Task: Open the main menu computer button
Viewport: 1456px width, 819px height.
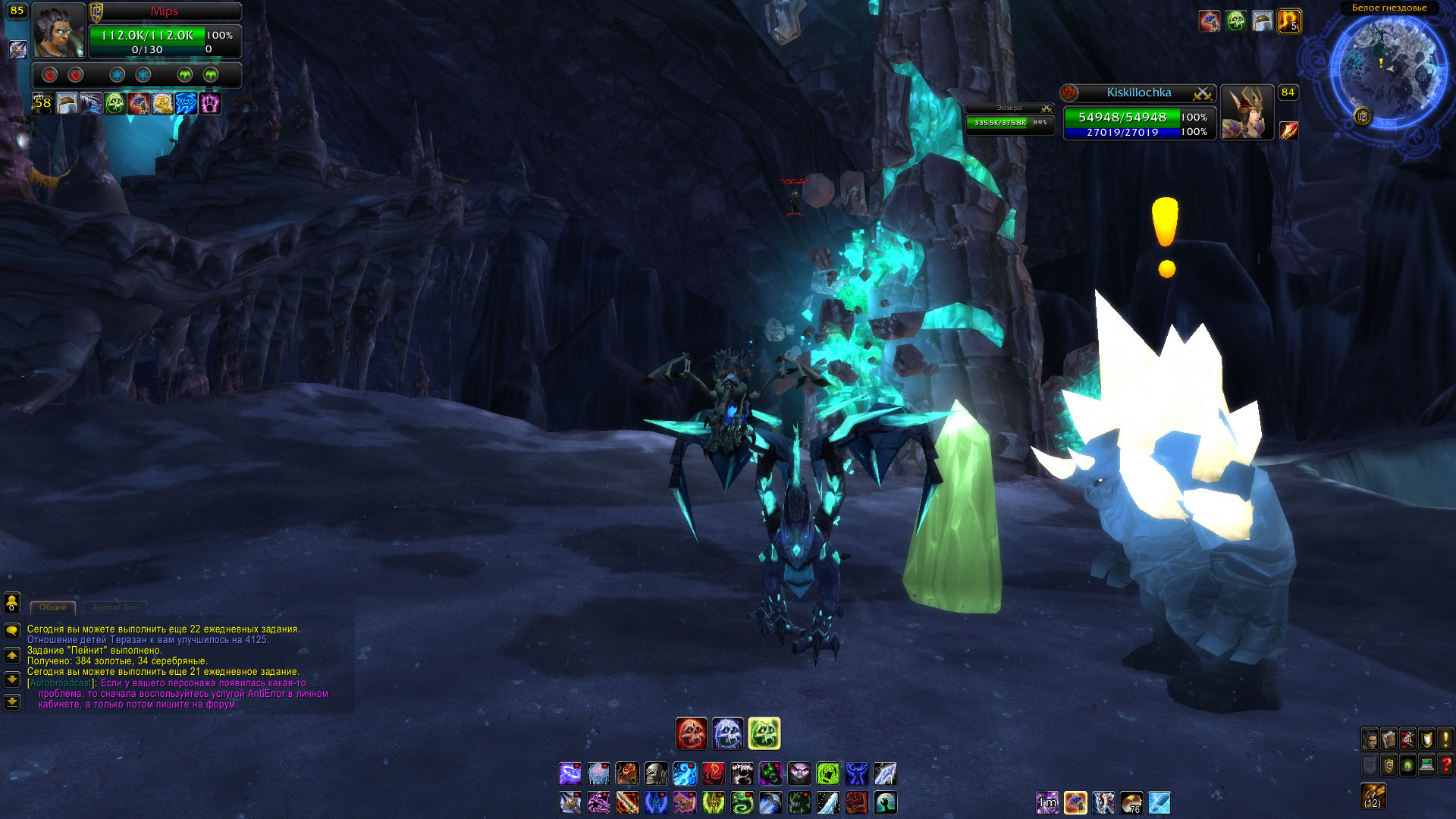Action: coord(1426,764)
